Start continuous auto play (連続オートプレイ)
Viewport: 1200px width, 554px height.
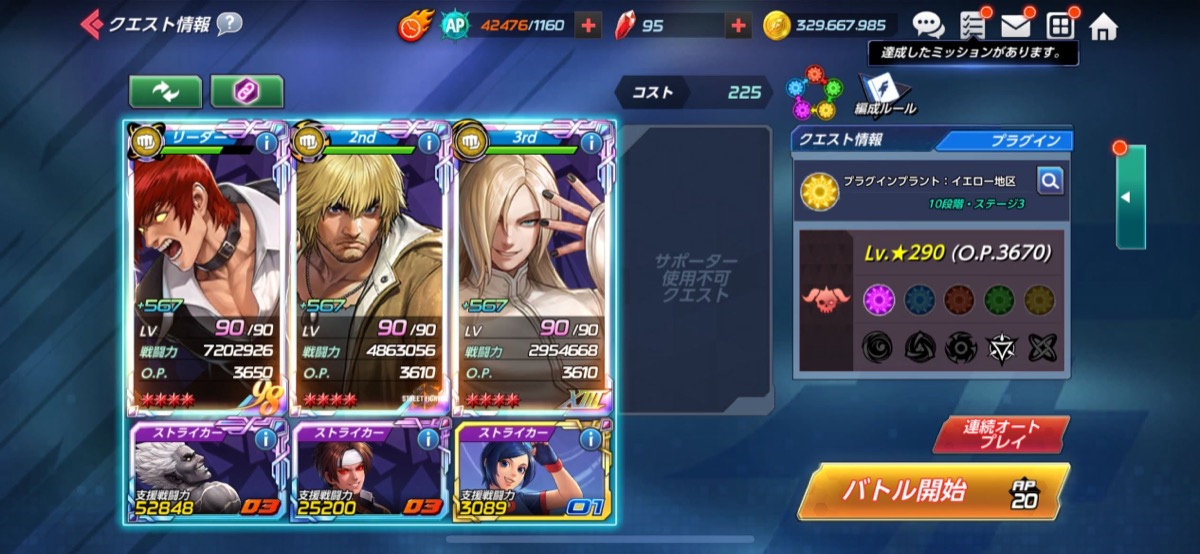coord(1001,434)
